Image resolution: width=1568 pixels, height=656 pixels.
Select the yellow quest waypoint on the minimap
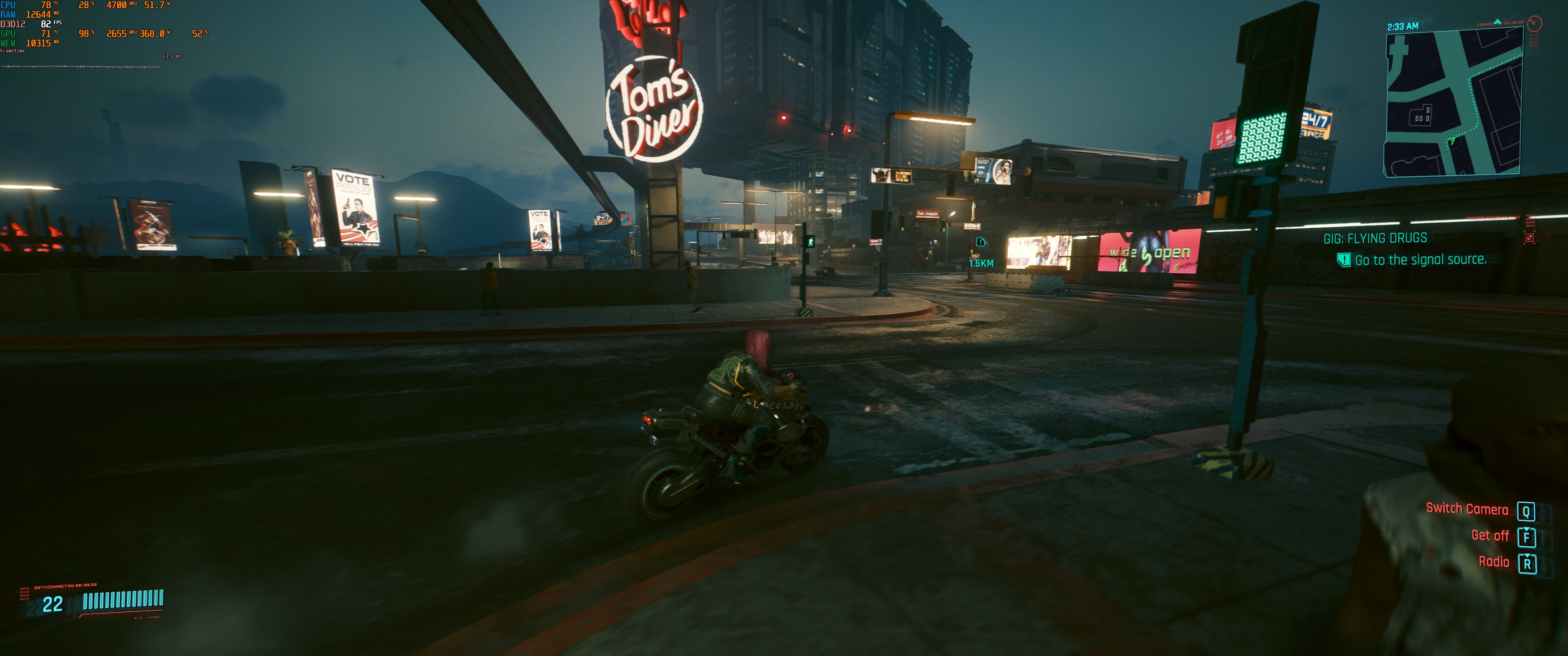tap(1522, 55)
